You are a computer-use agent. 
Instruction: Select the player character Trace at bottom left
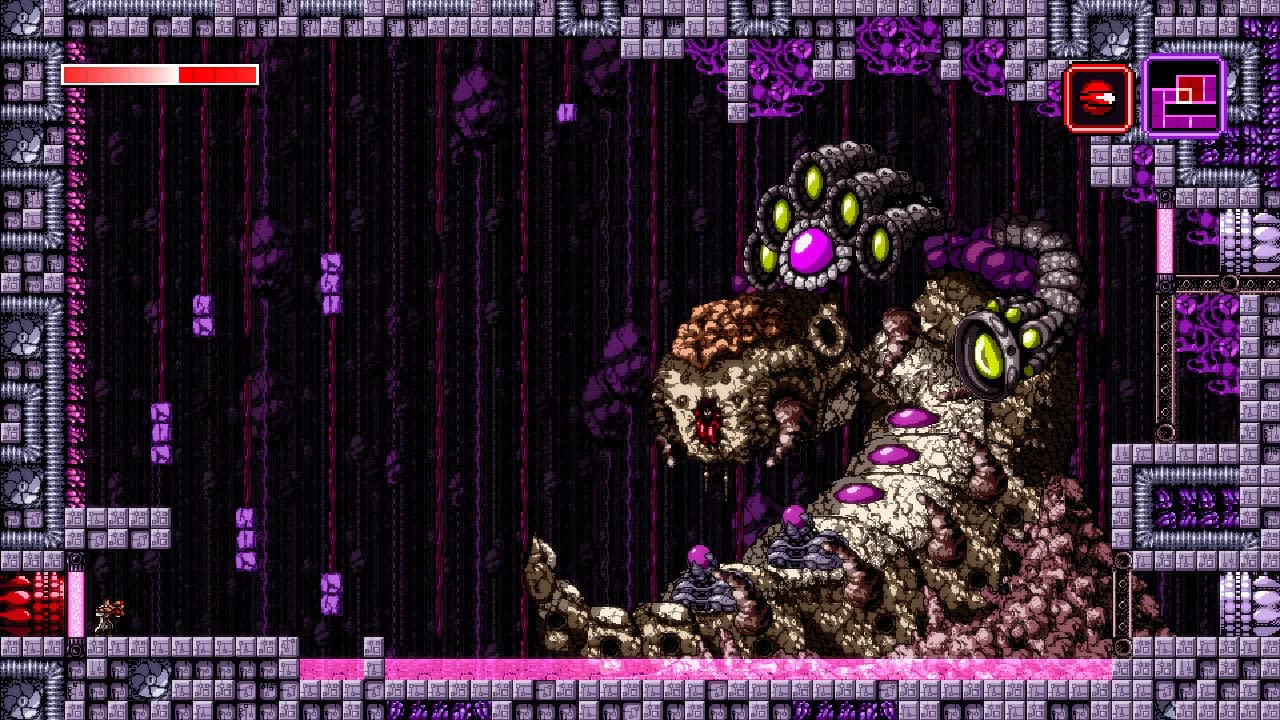pyautogui.click(x=105, y=612)
